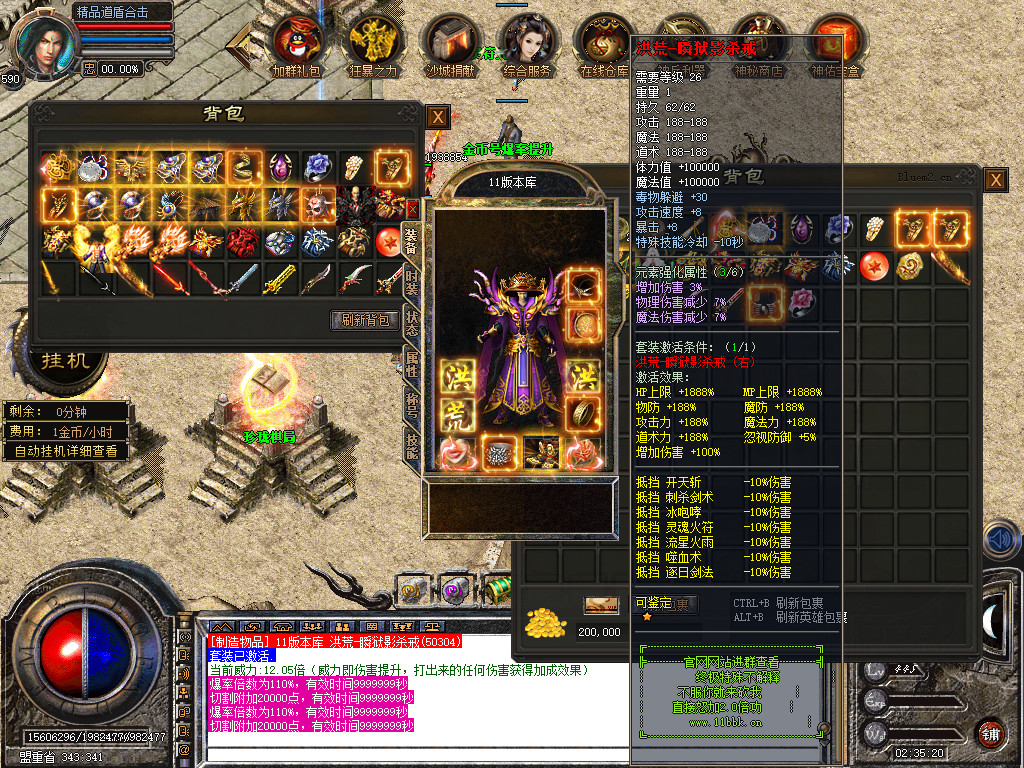
Task: Open the 综合服务 service icon
Action: pos(527,46)
